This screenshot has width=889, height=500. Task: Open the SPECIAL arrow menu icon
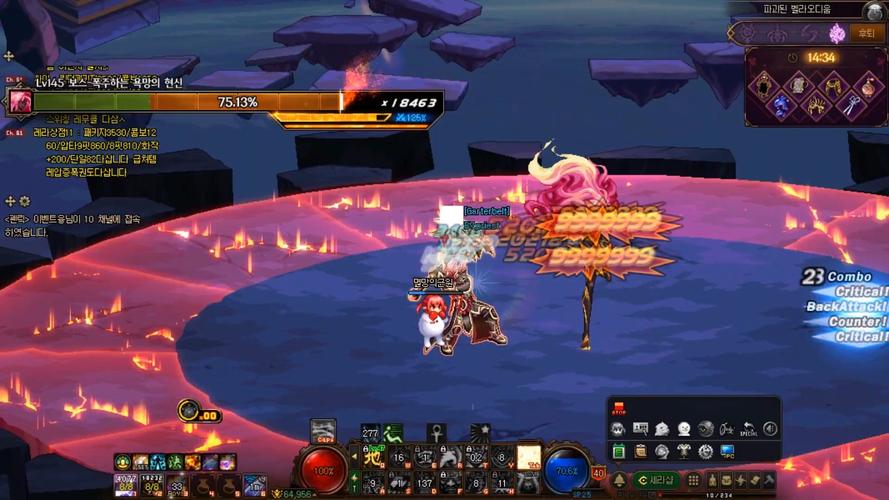(749, 429)
